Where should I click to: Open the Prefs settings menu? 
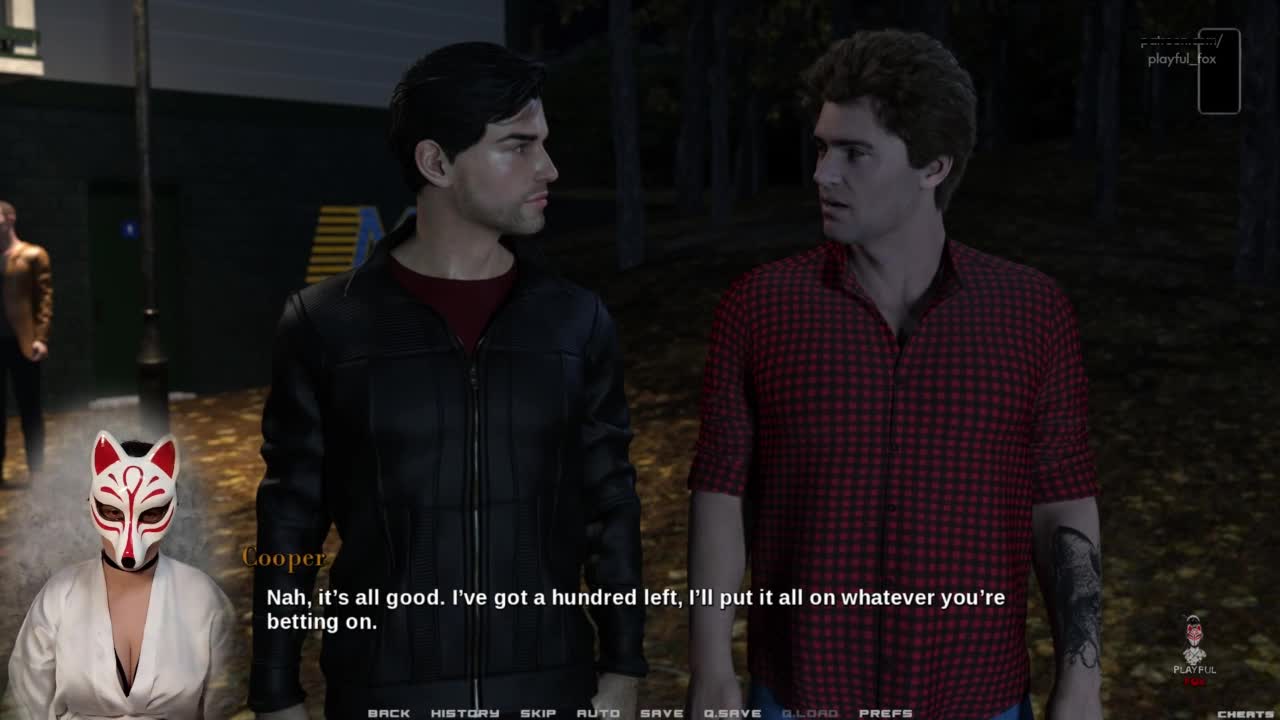[886, 713]
